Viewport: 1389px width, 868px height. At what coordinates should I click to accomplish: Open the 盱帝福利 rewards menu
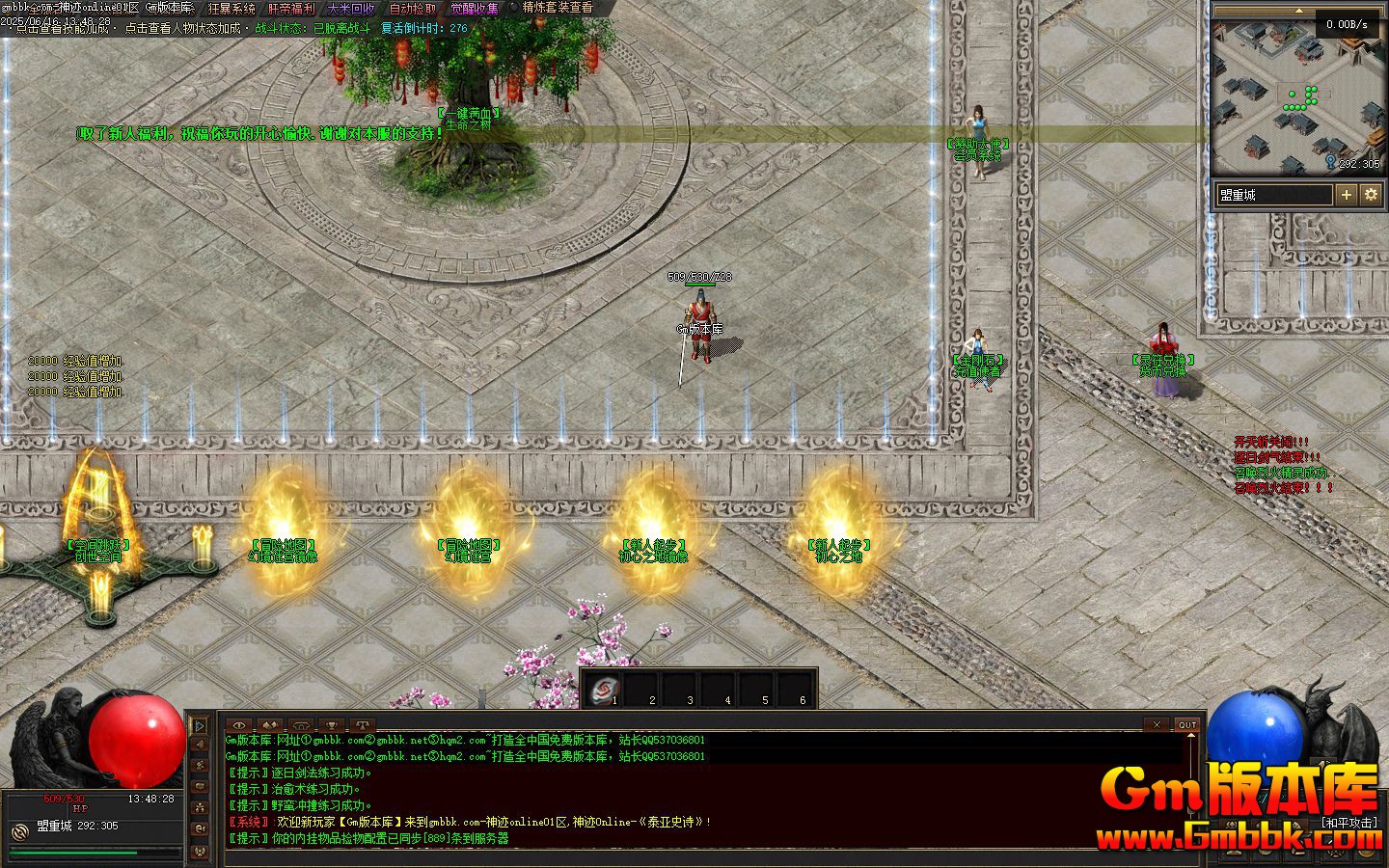[x=291, y=9]
